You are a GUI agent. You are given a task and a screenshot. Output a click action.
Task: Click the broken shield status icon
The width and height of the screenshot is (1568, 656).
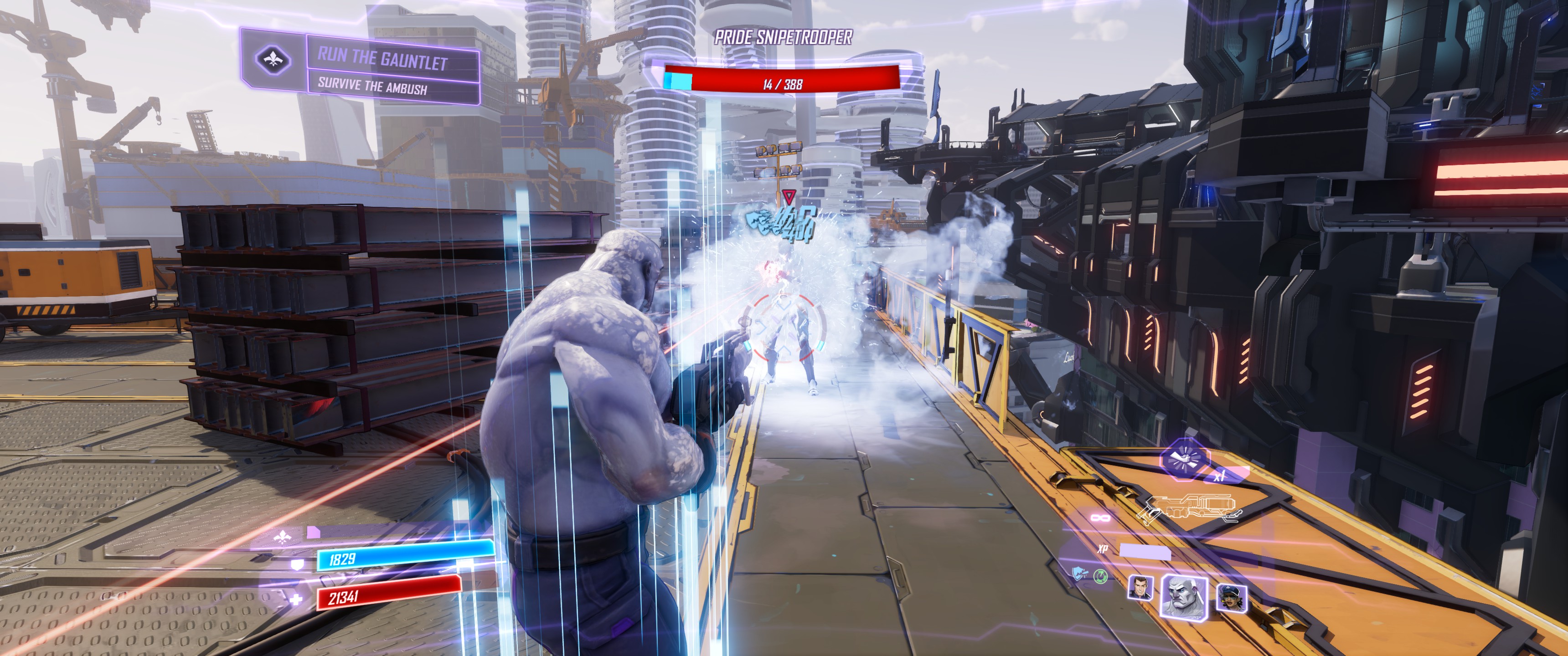tap(1079, 573)
